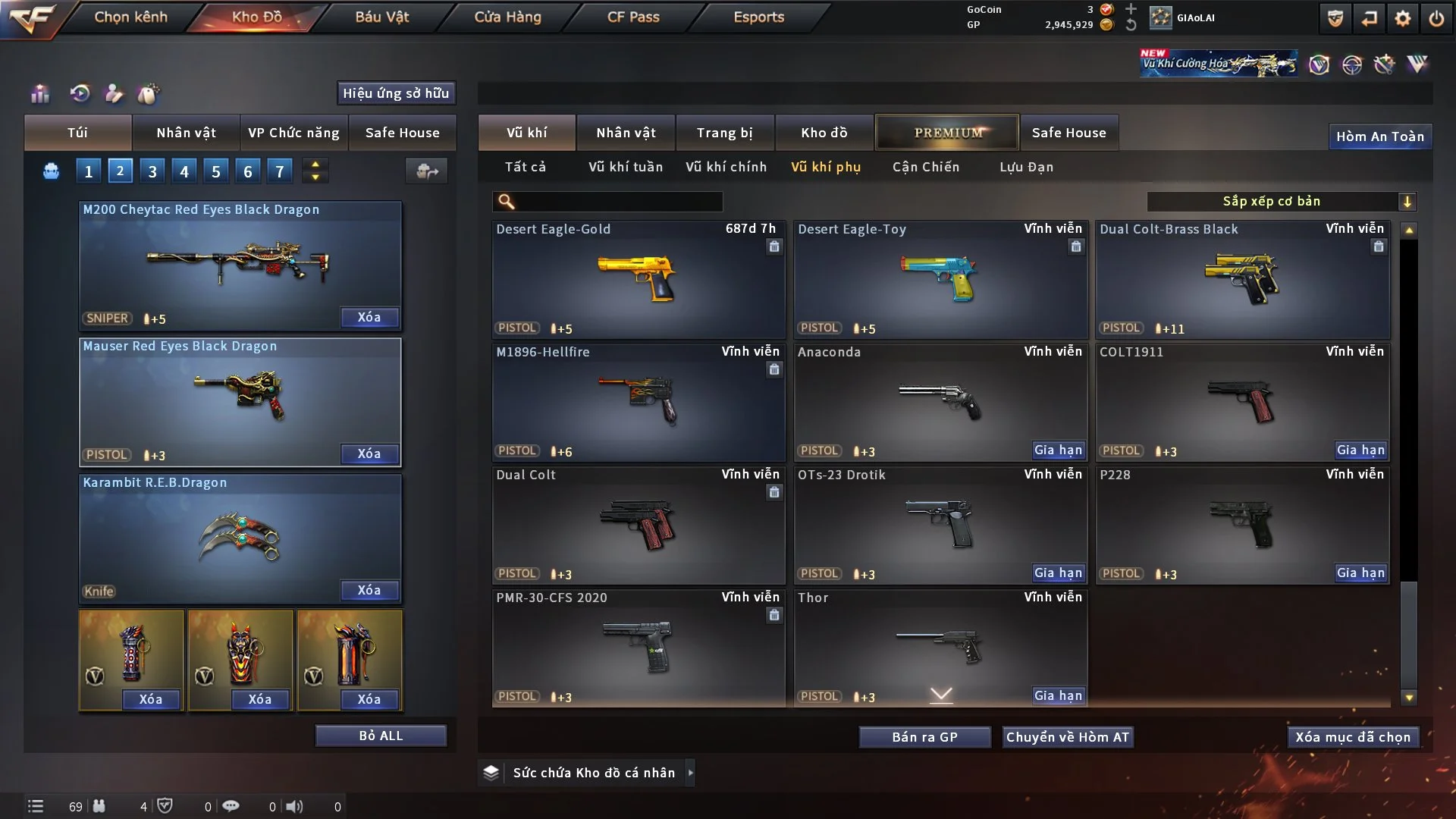
Task: Extend the Anaconda with Gia hạn
Action: pos(1058,450)
